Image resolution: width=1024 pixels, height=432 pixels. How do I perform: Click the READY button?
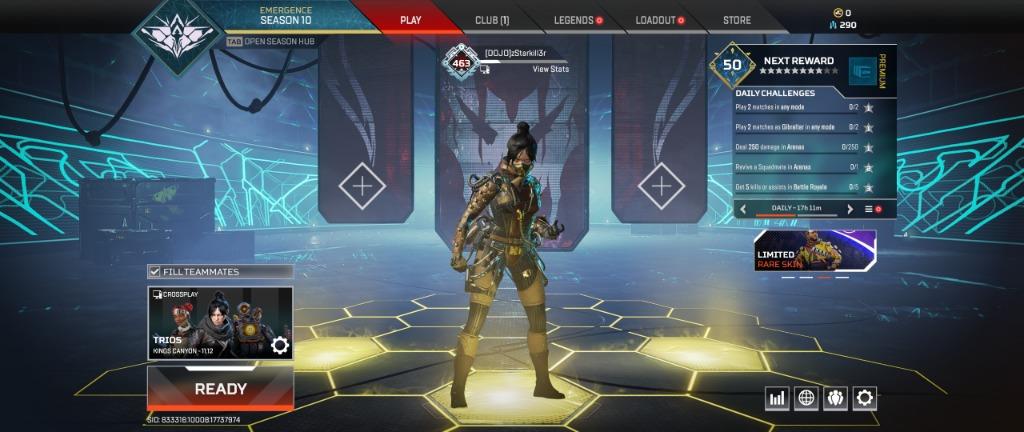pyautogui.click(x=220, y=388)
